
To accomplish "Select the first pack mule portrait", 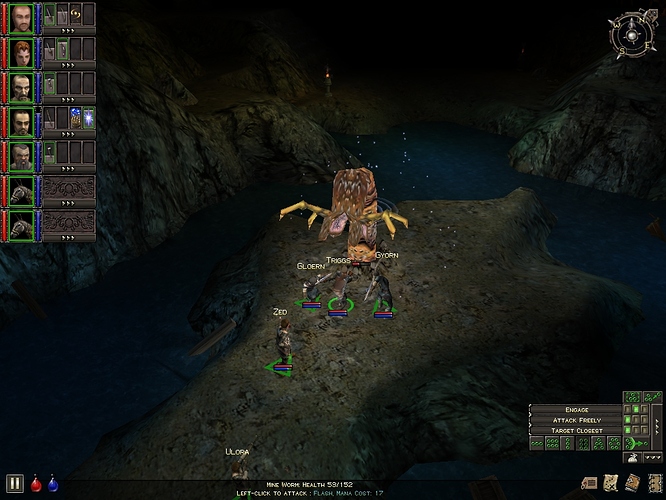I will click(21, 190).
